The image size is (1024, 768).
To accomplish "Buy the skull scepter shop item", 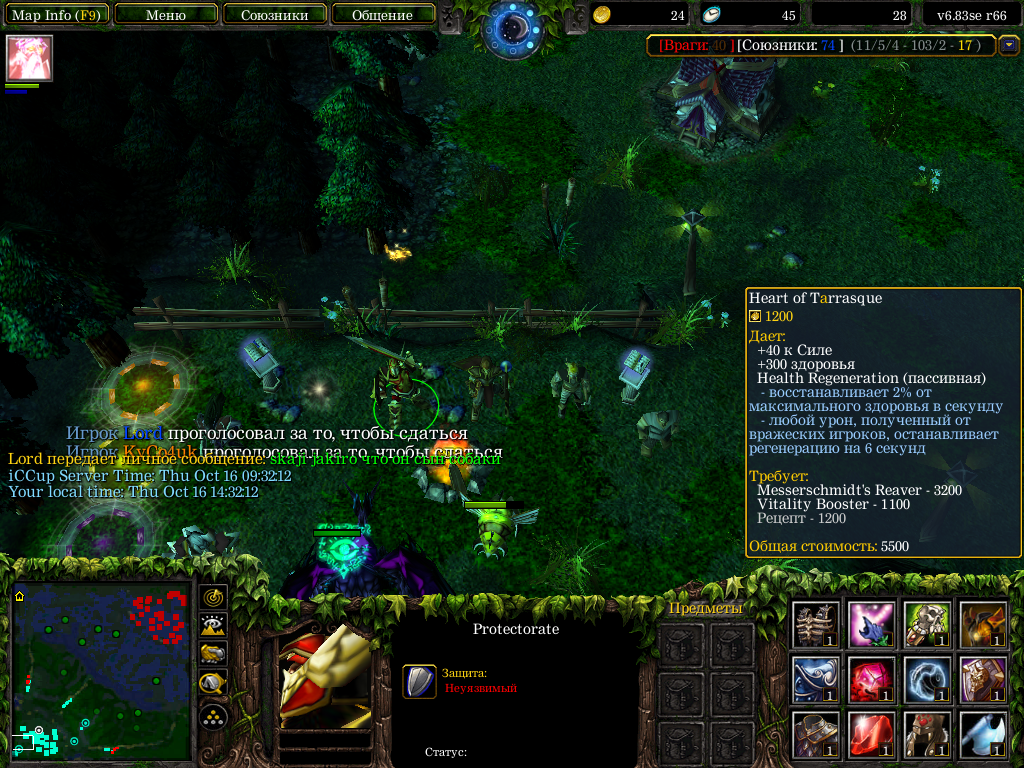I will point(927,624).
